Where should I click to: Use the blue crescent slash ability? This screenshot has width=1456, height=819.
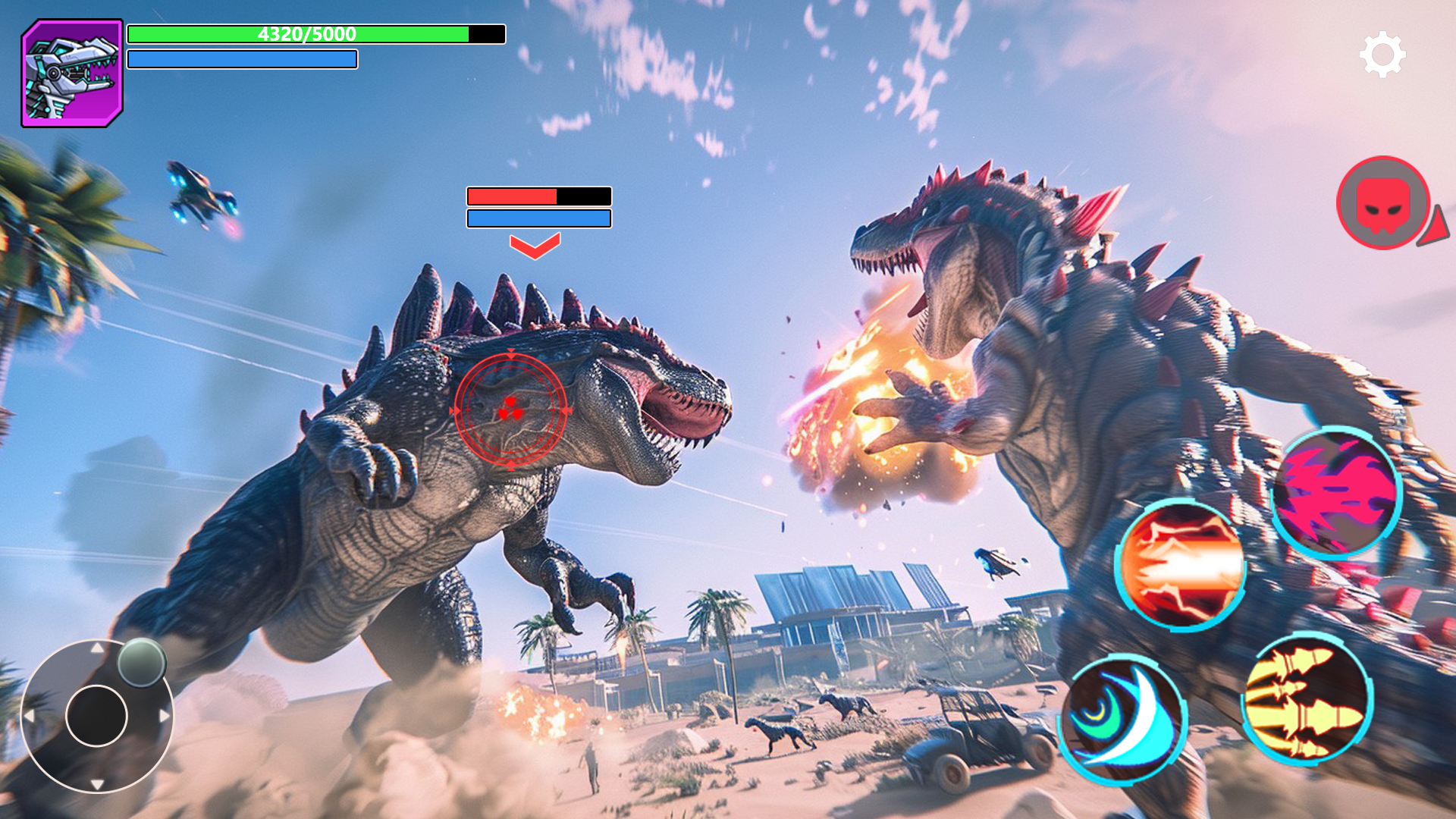(1123, 720)
